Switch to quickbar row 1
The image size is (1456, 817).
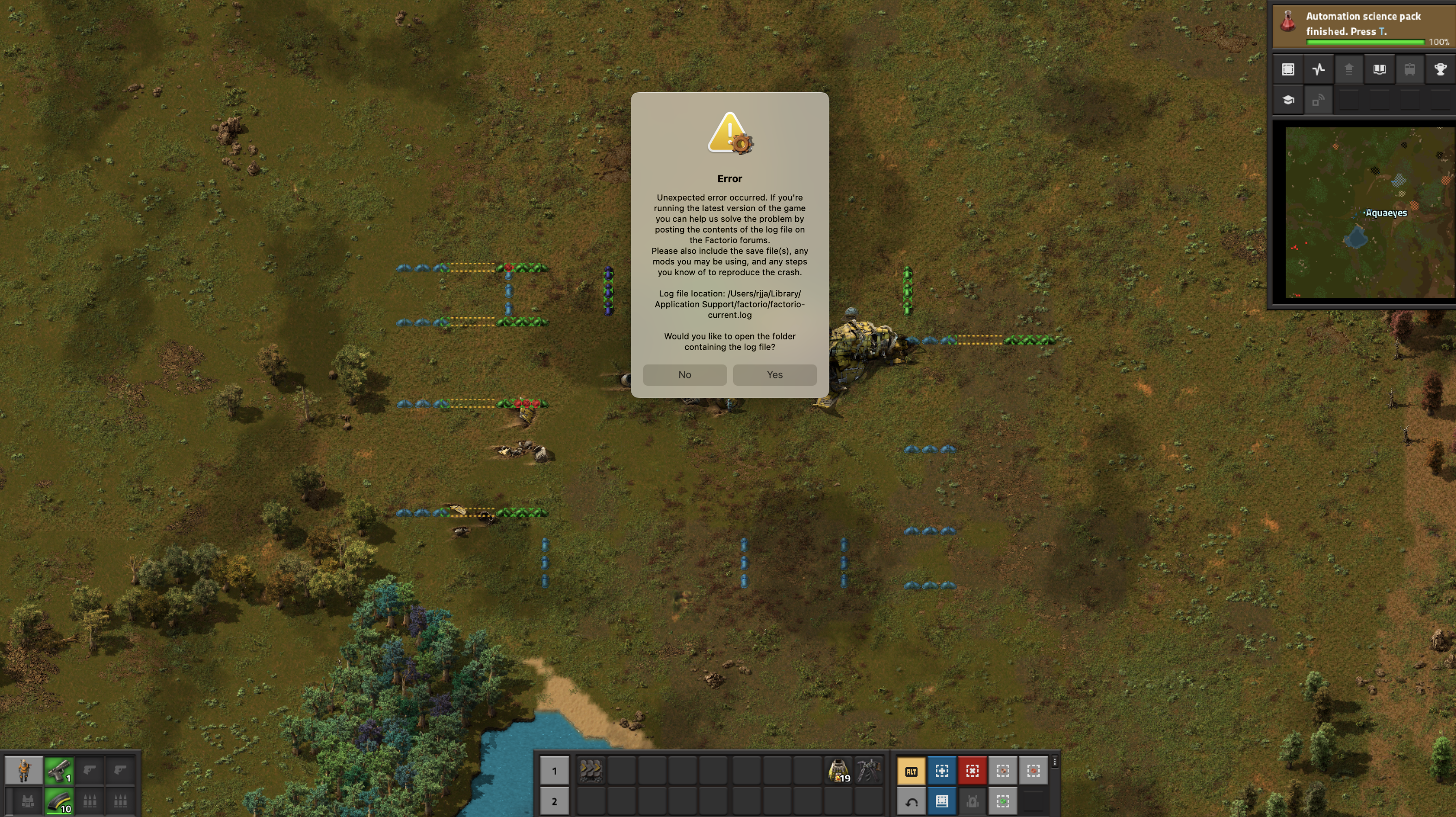[x=554, y=771]
